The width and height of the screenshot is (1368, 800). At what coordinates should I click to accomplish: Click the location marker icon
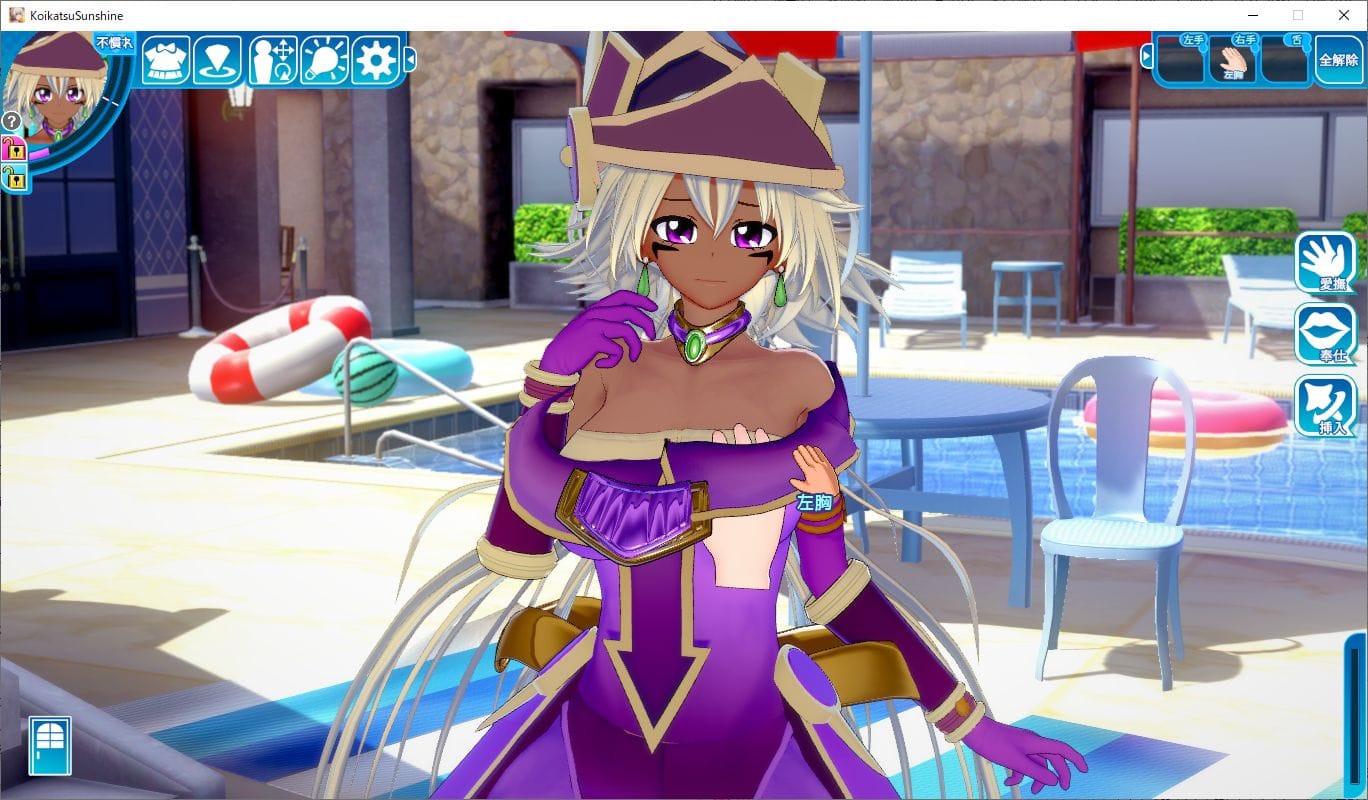point(217,60)
